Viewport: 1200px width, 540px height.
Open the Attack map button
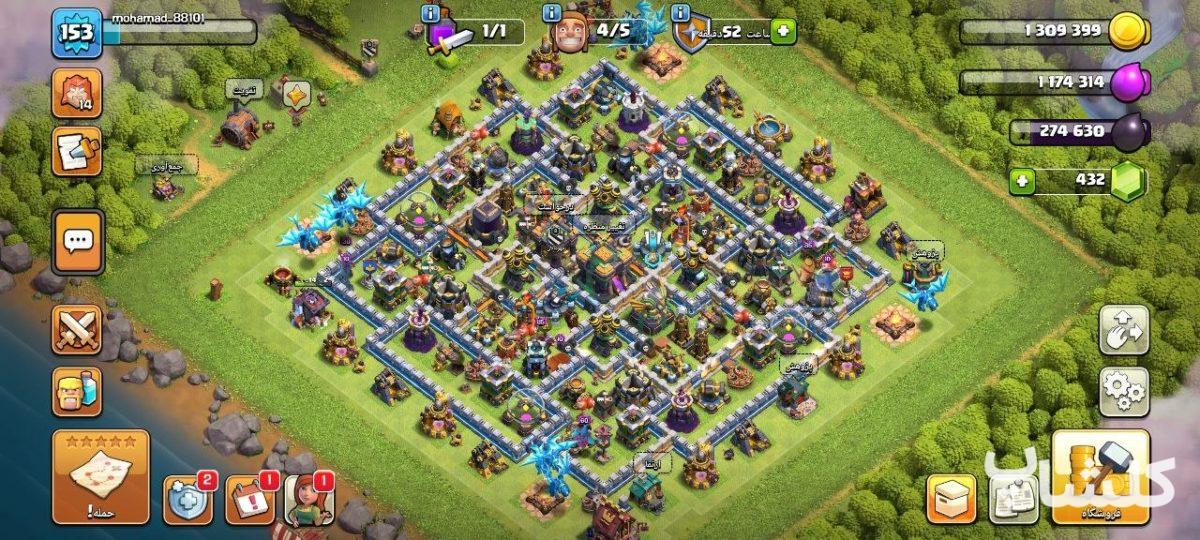click(100, 476)
